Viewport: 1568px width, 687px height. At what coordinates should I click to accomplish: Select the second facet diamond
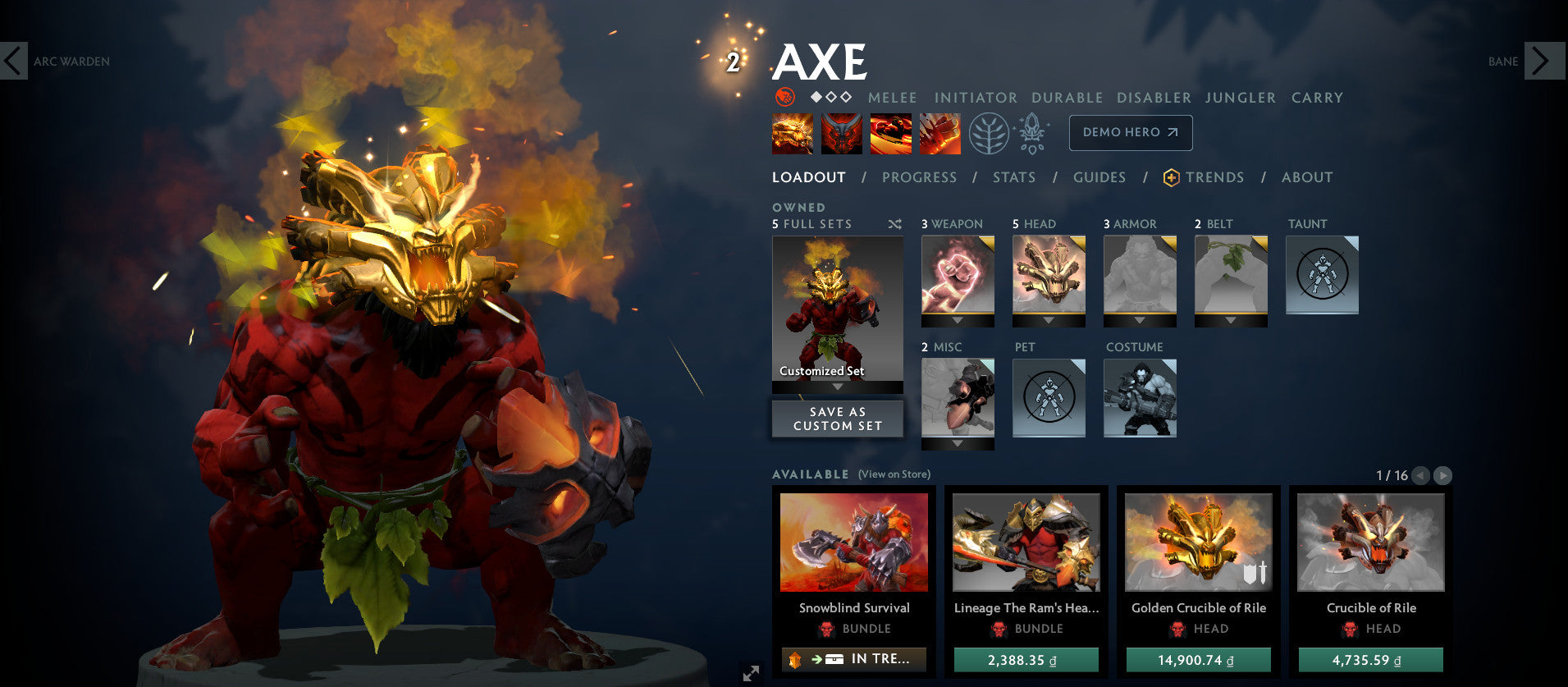coord(830,97)
